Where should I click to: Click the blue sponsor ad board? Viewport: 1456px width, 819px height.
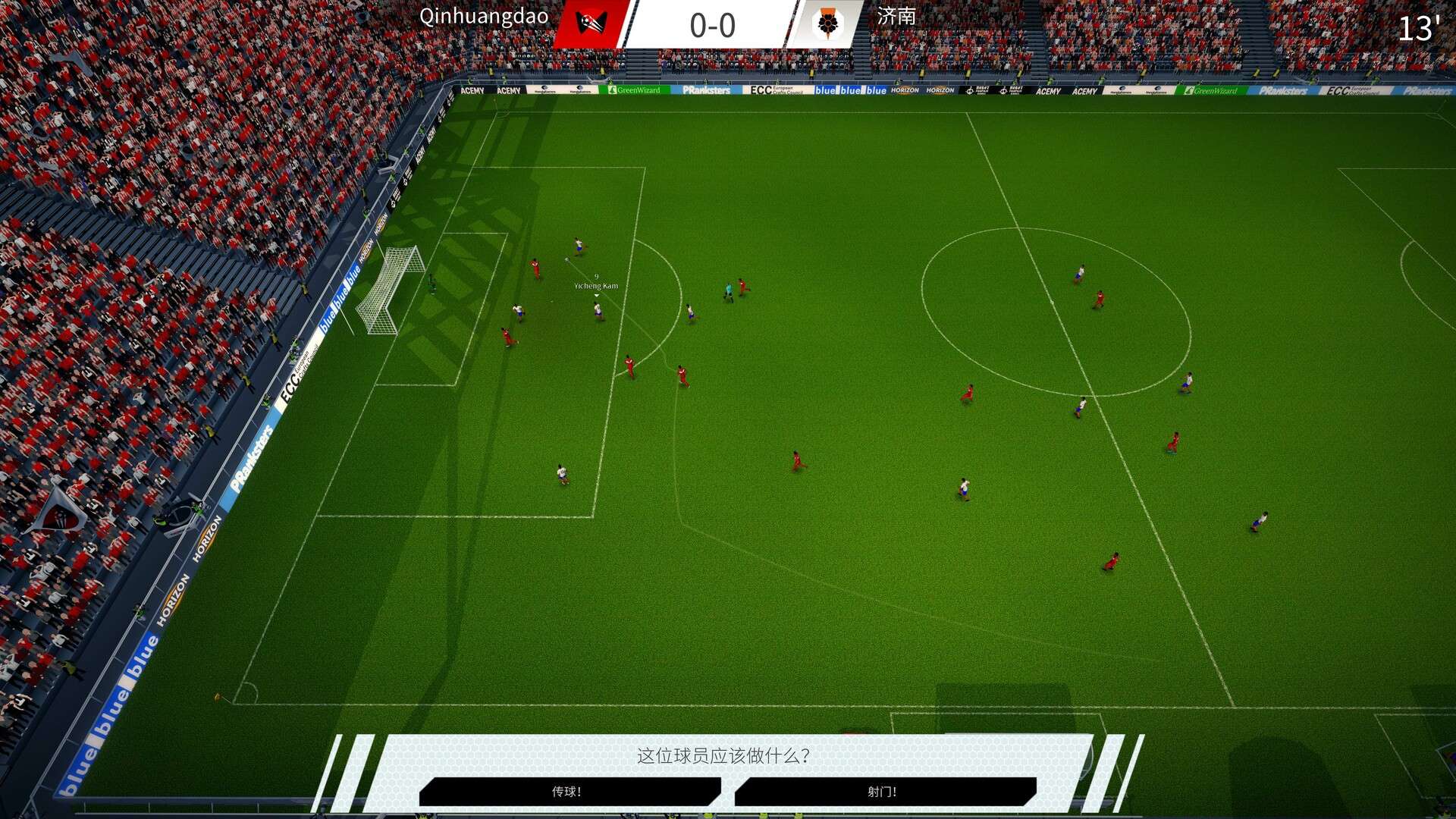852,89
